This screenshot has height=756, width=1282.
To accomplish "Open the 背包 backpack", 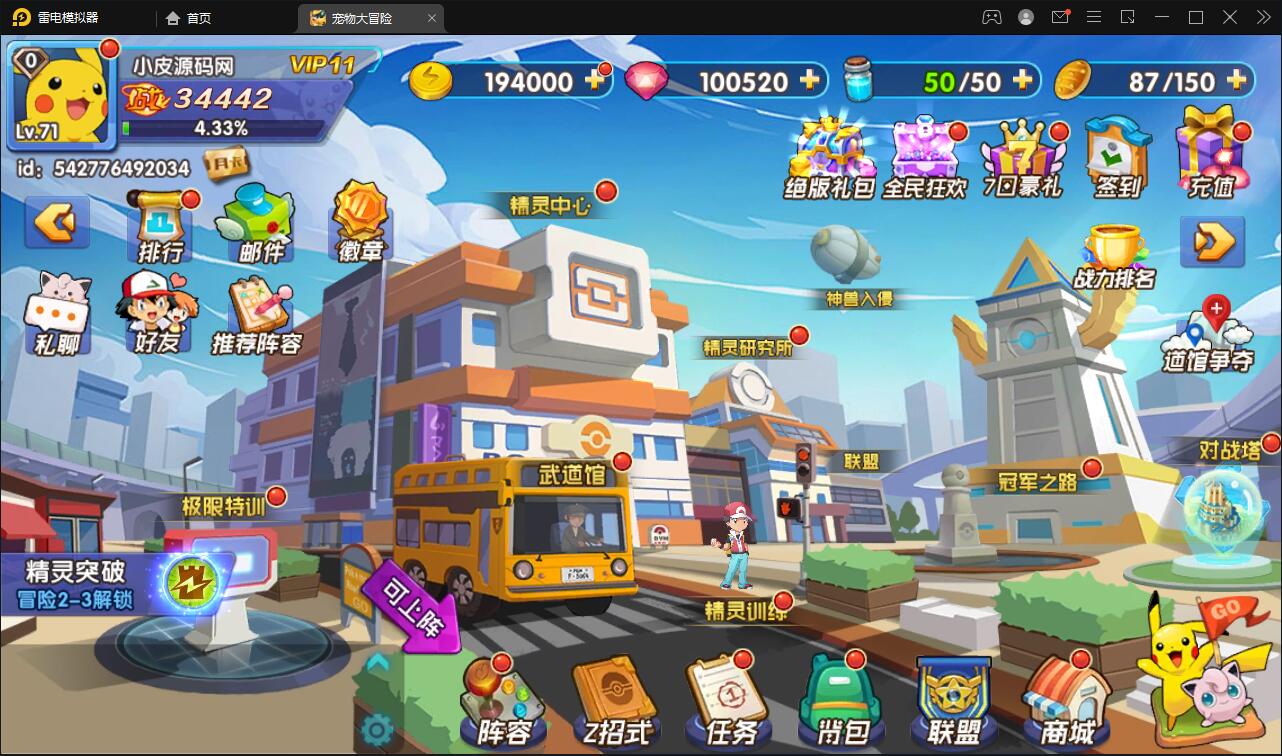I will click(x=838, y=700).
